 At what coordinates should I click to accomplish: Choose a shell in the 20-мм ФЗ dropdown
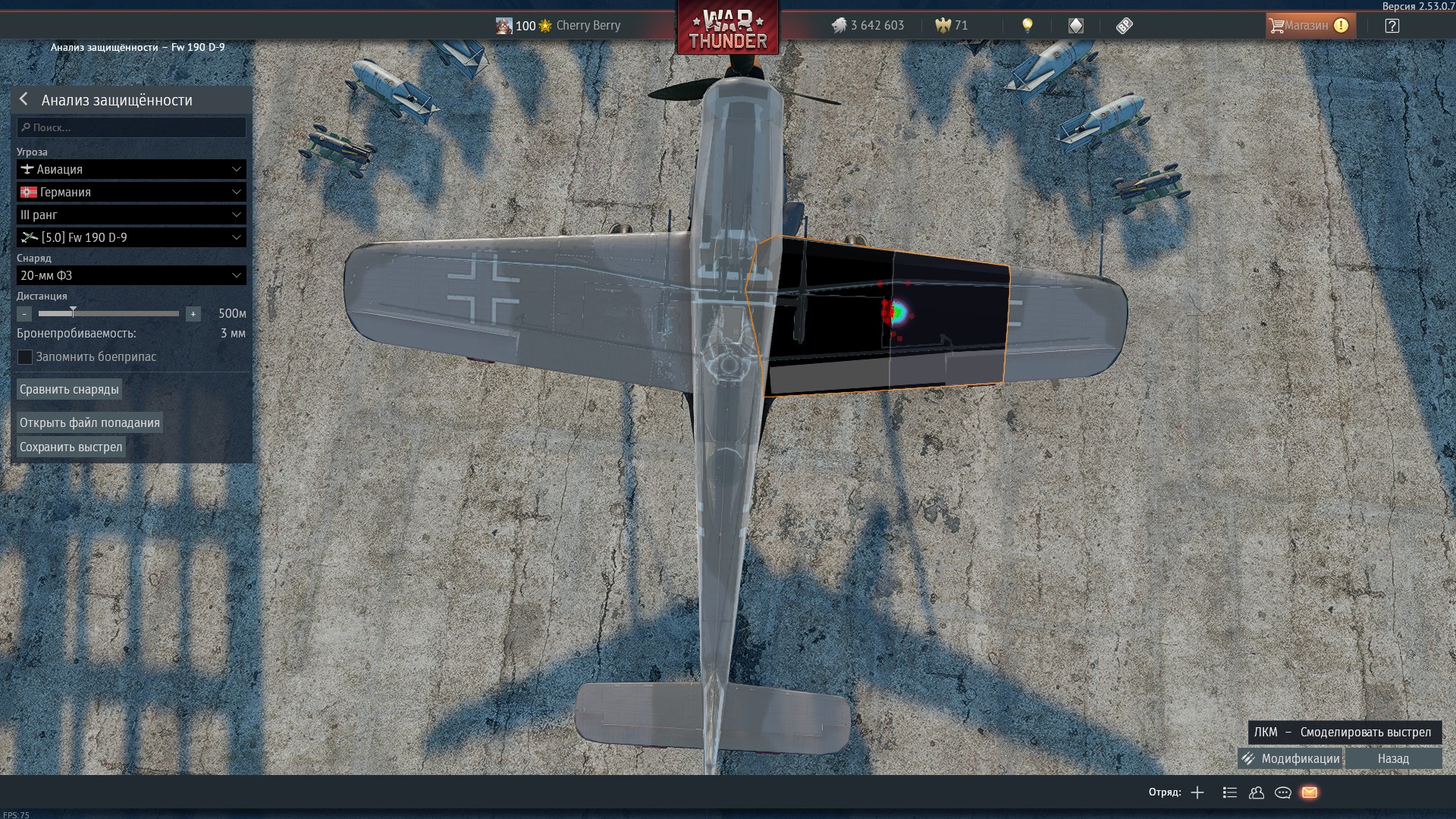point(132,275)
